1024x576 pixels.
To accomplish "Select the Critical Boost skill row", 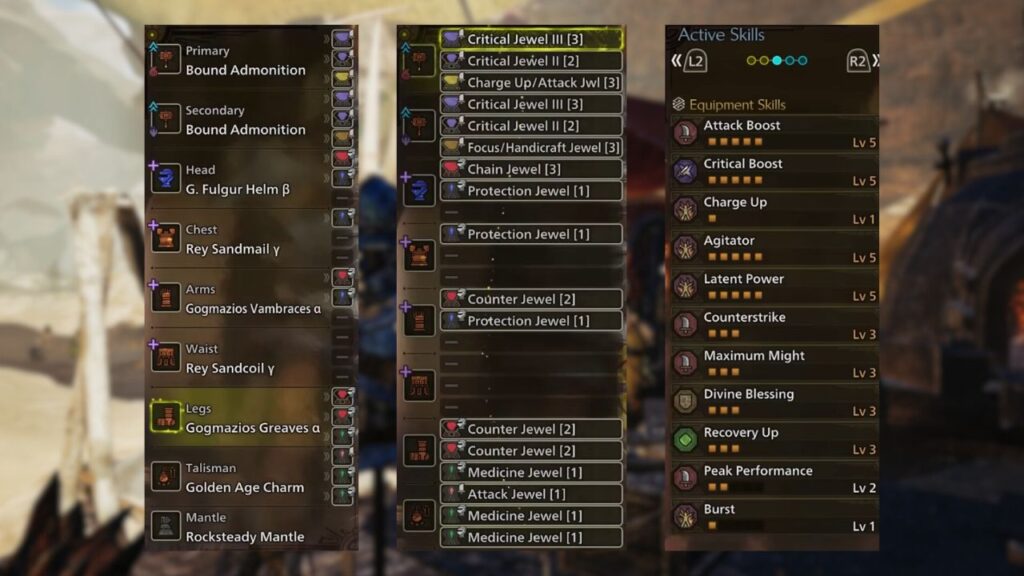I will [x=773, y=172].
